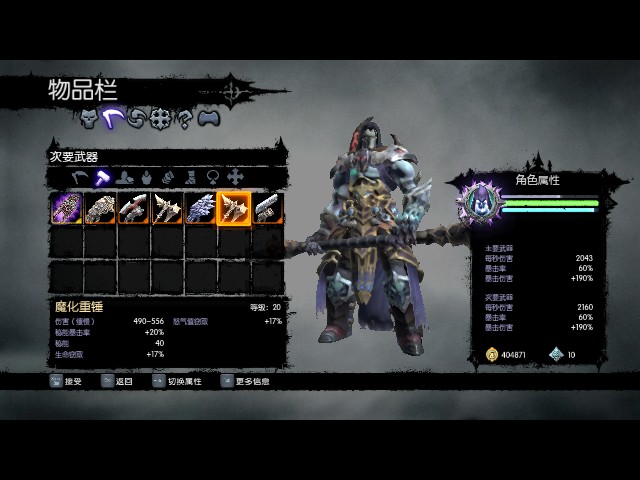
Task: Choose the torso armor category
Action: [x=146, y=178]
